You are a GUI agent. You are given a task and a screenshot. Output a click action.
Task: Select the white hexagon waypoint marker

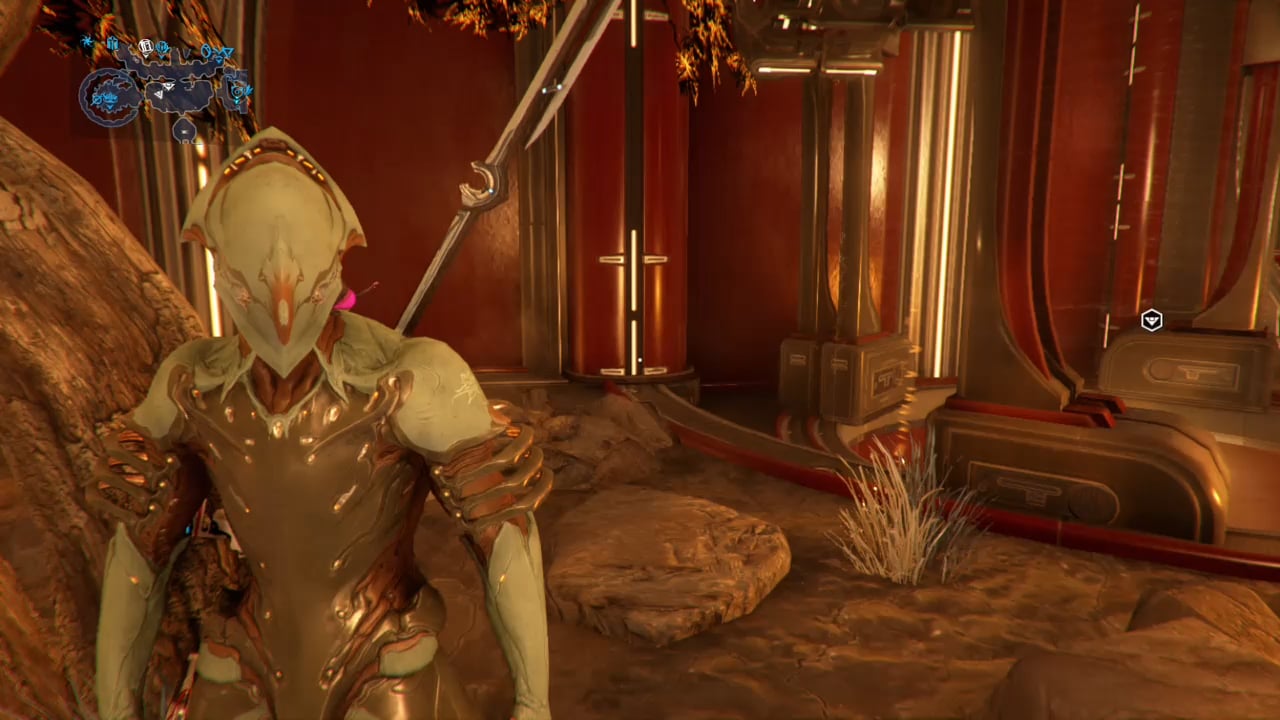[1152, 321]
